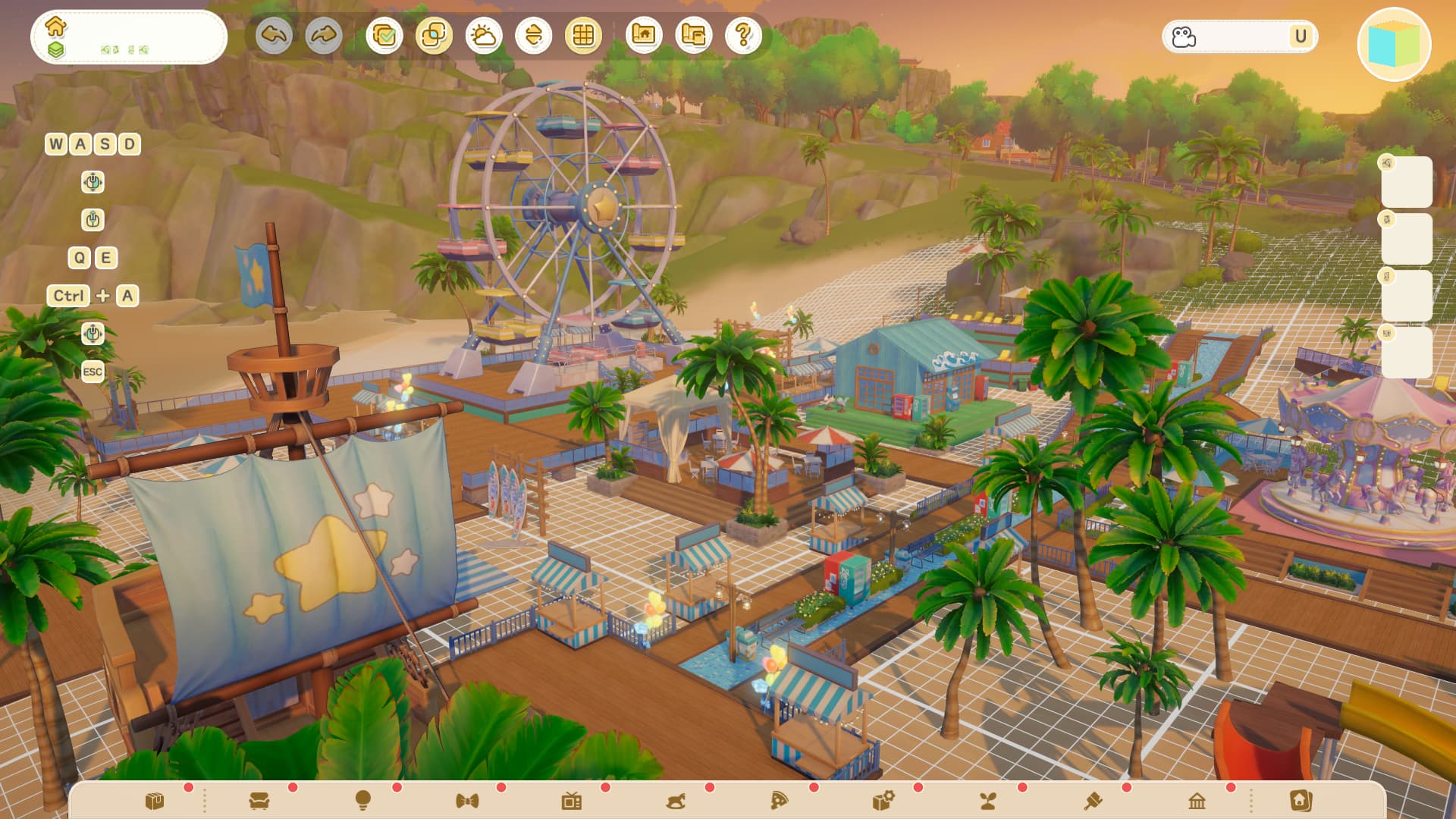Open the house blueprint button
This screenshot has height=819, width=1456.
(644, 36)
